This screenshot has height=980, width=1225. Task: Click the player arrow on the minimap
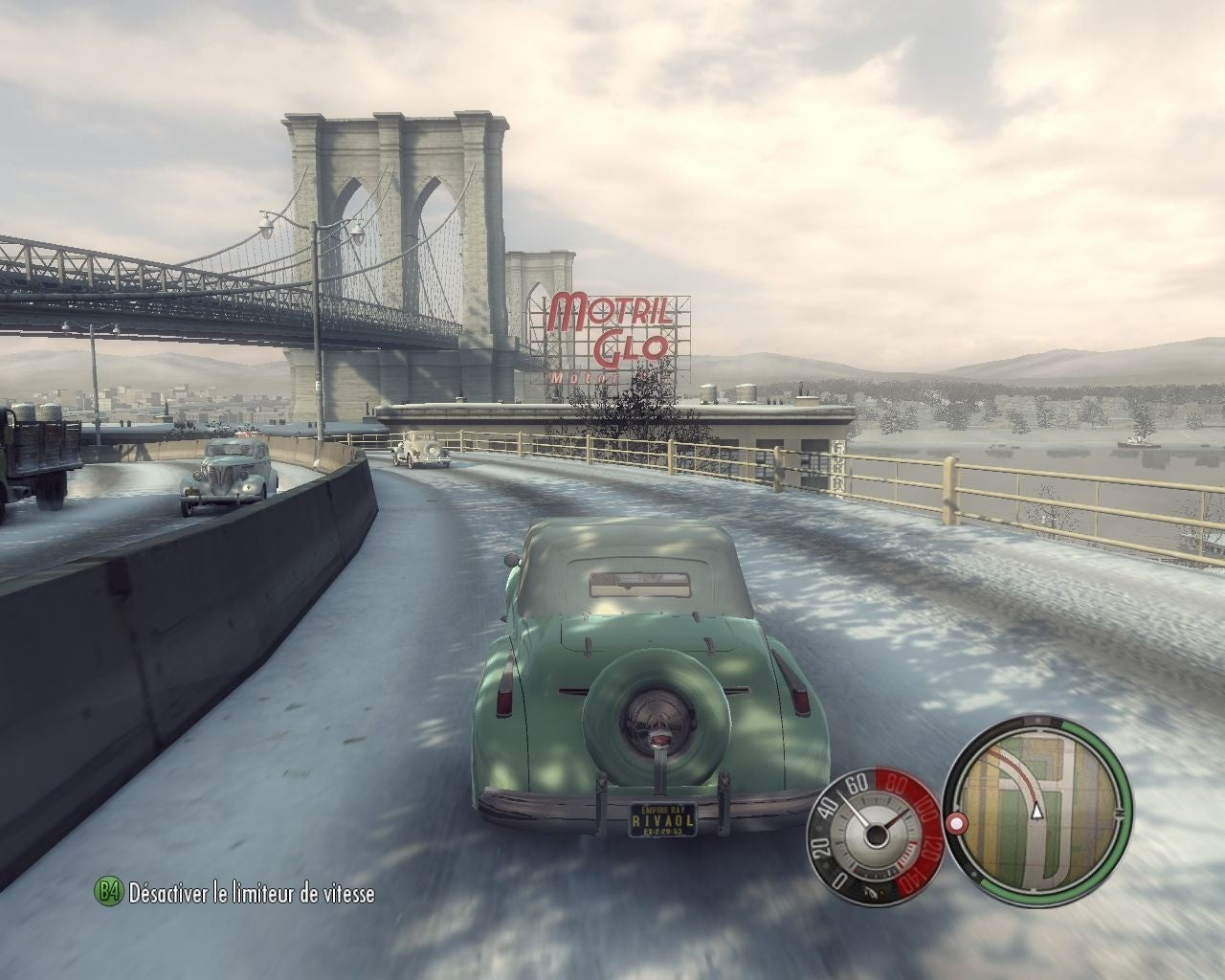[x=1037, y=812]
